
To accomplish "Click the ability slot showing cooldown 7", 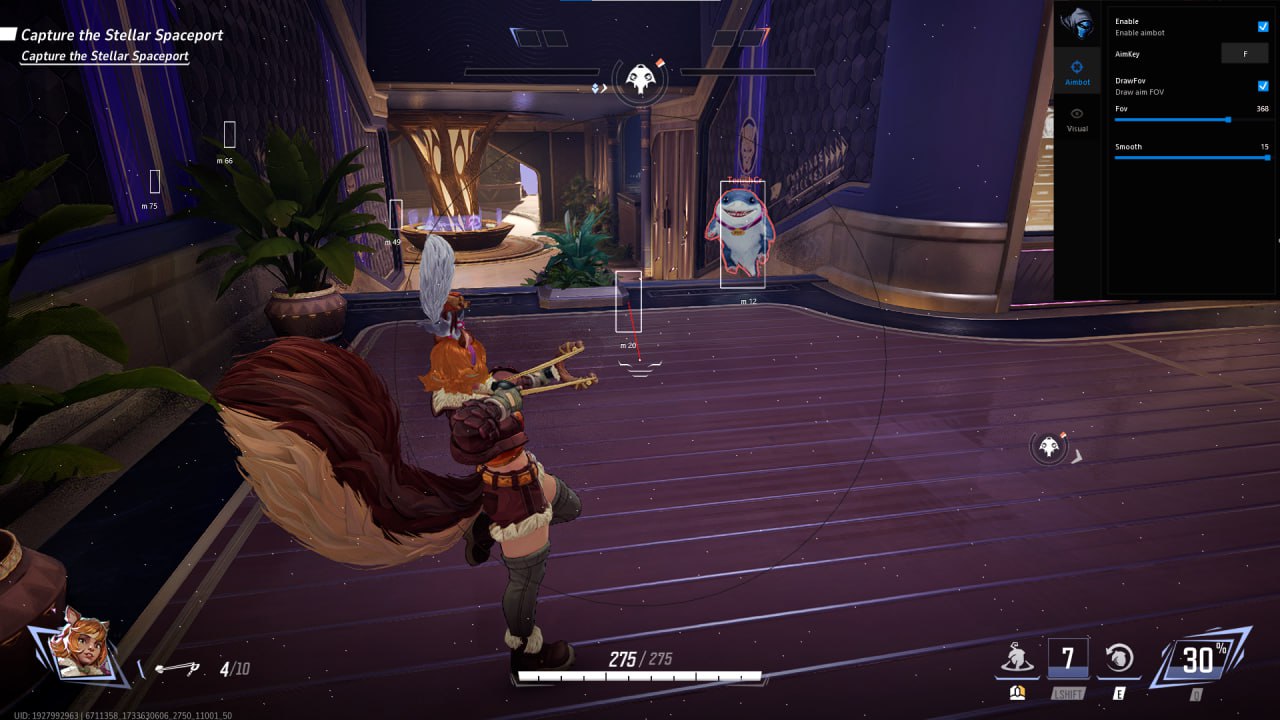I will pos(1067,658).
